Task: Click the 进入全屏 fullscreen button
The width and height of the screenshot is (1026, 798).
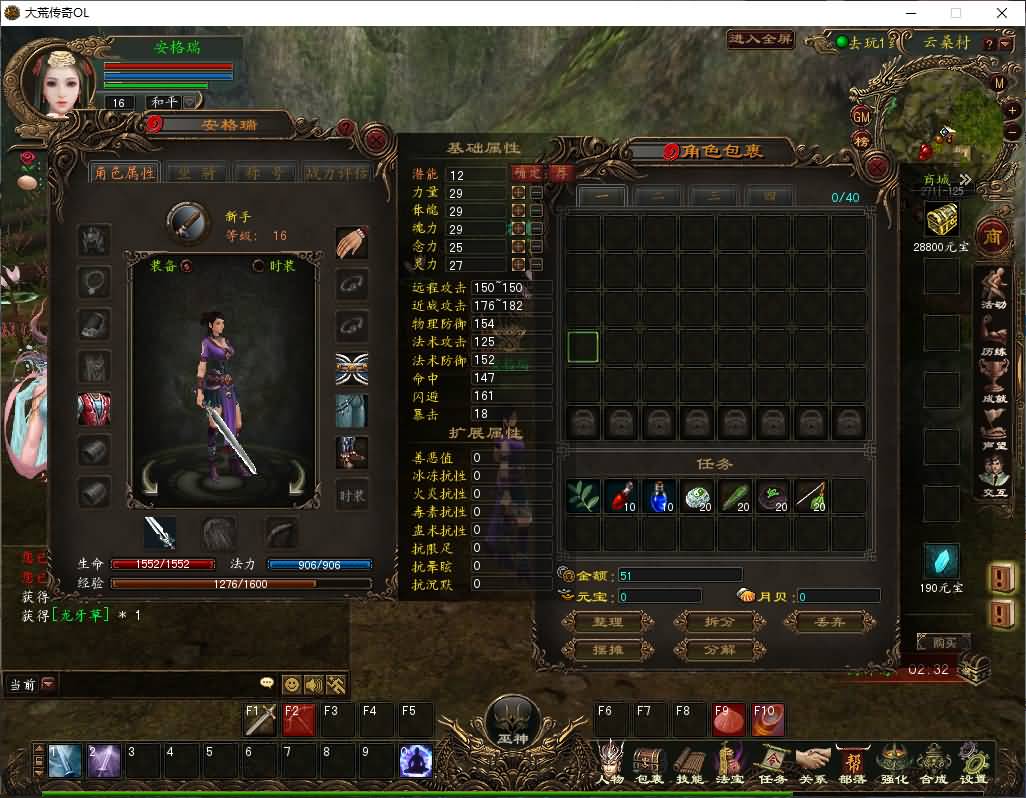Action: [761, 40]
